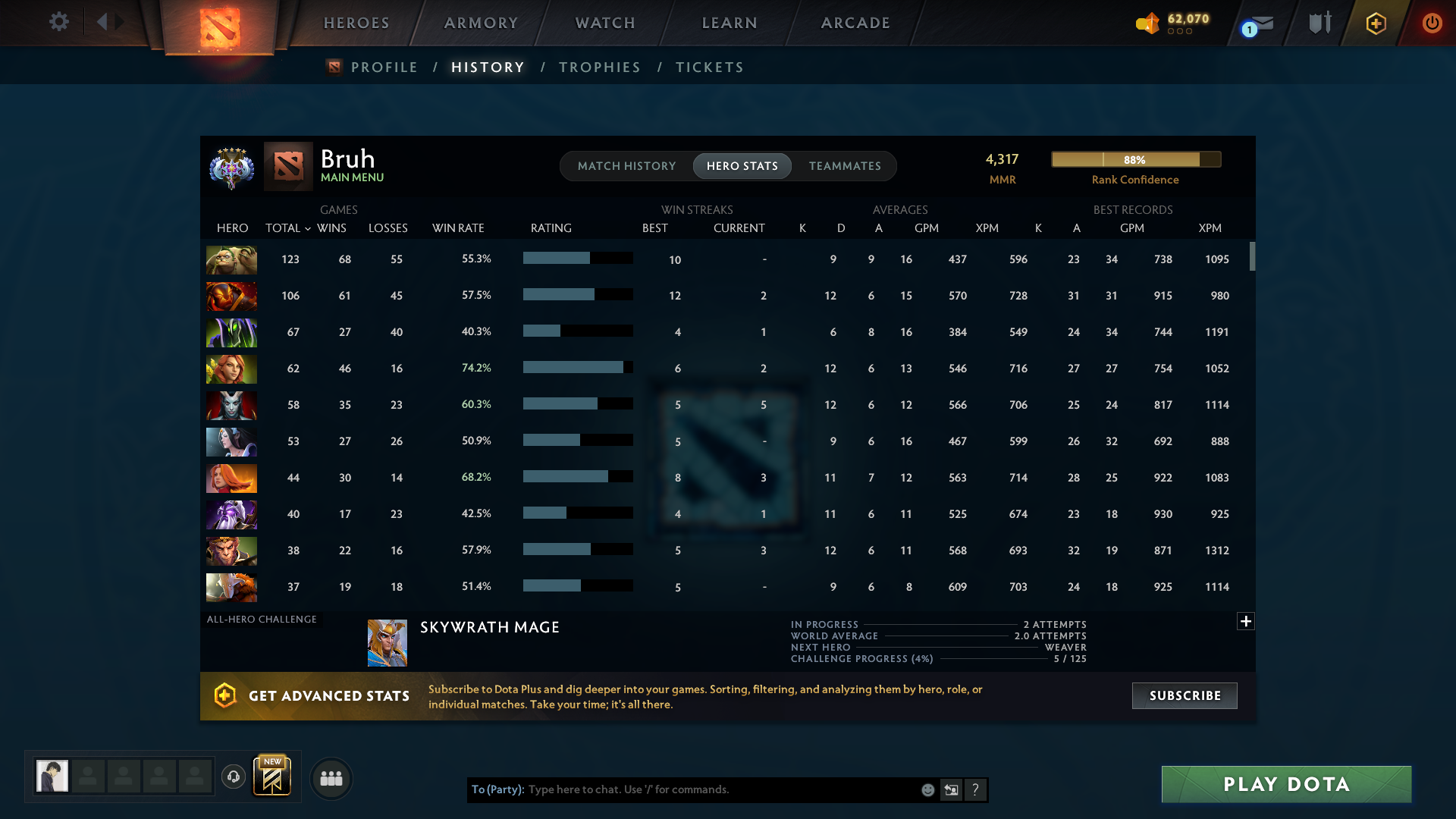Switch to the TEAMMATES tab
This screenshot has height=819, width=1456.
(x=845, y=165)
